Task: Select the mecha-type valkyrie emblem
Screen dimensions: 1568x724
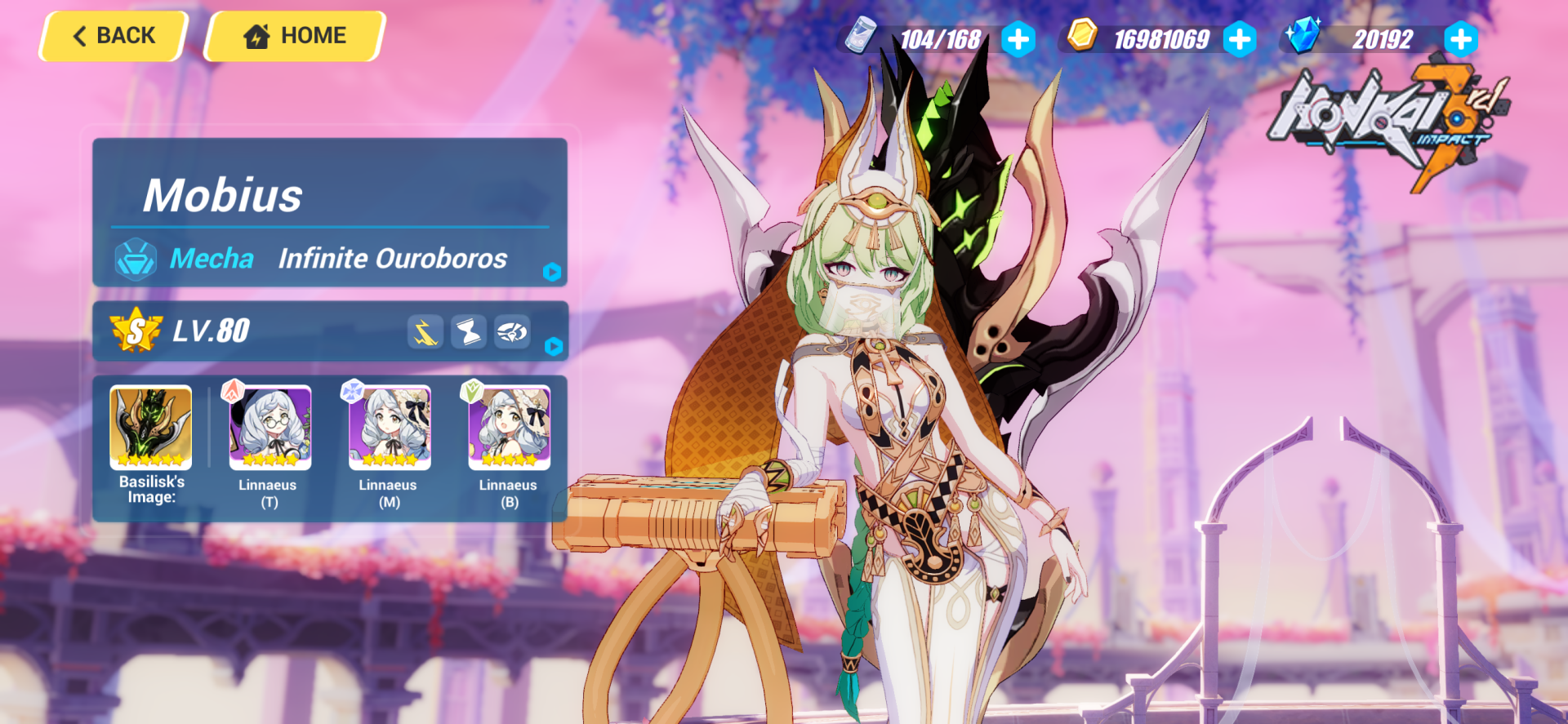Action: [x=136, y=259]
